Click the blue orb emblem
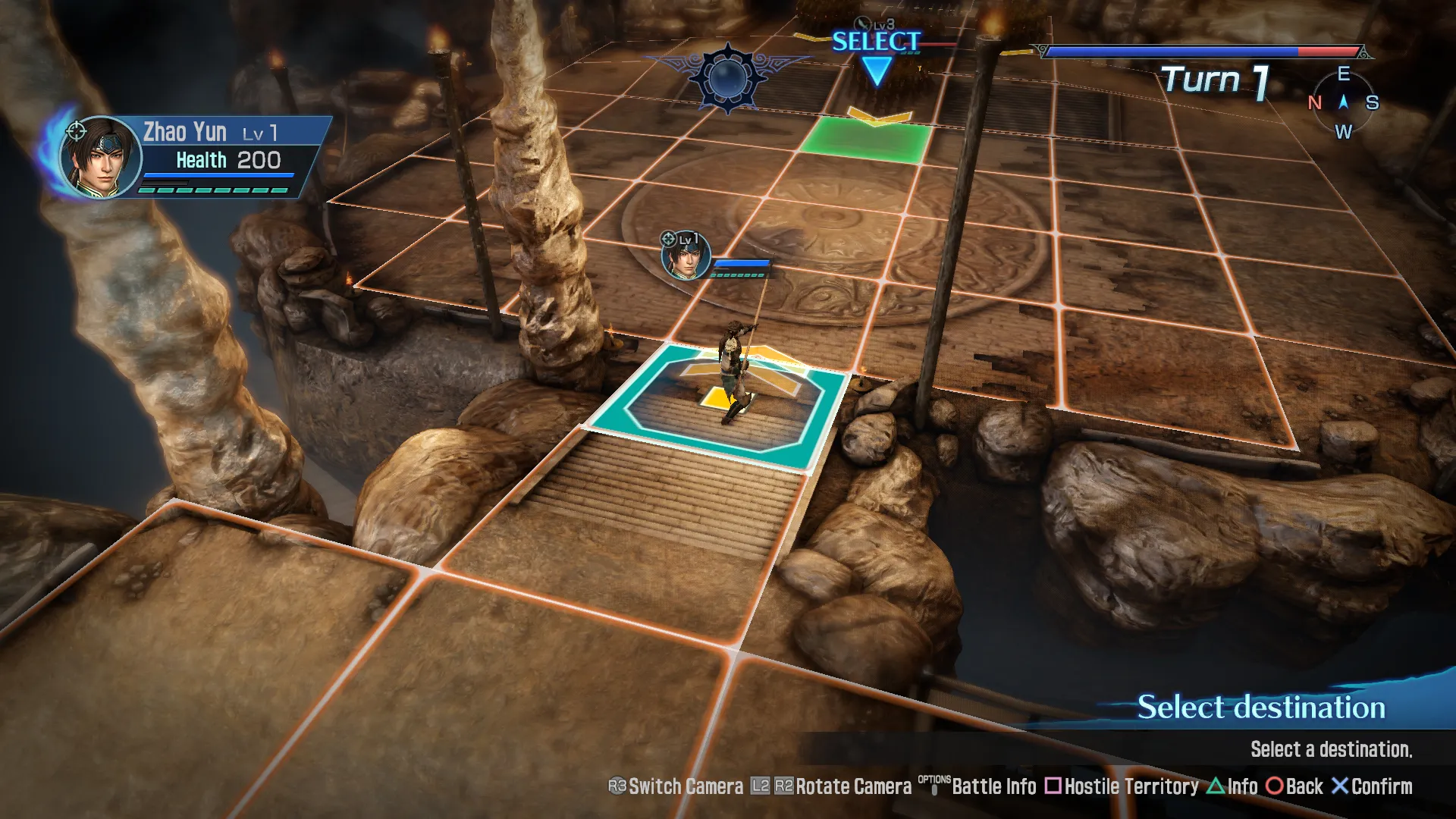 tap(728, 77)
